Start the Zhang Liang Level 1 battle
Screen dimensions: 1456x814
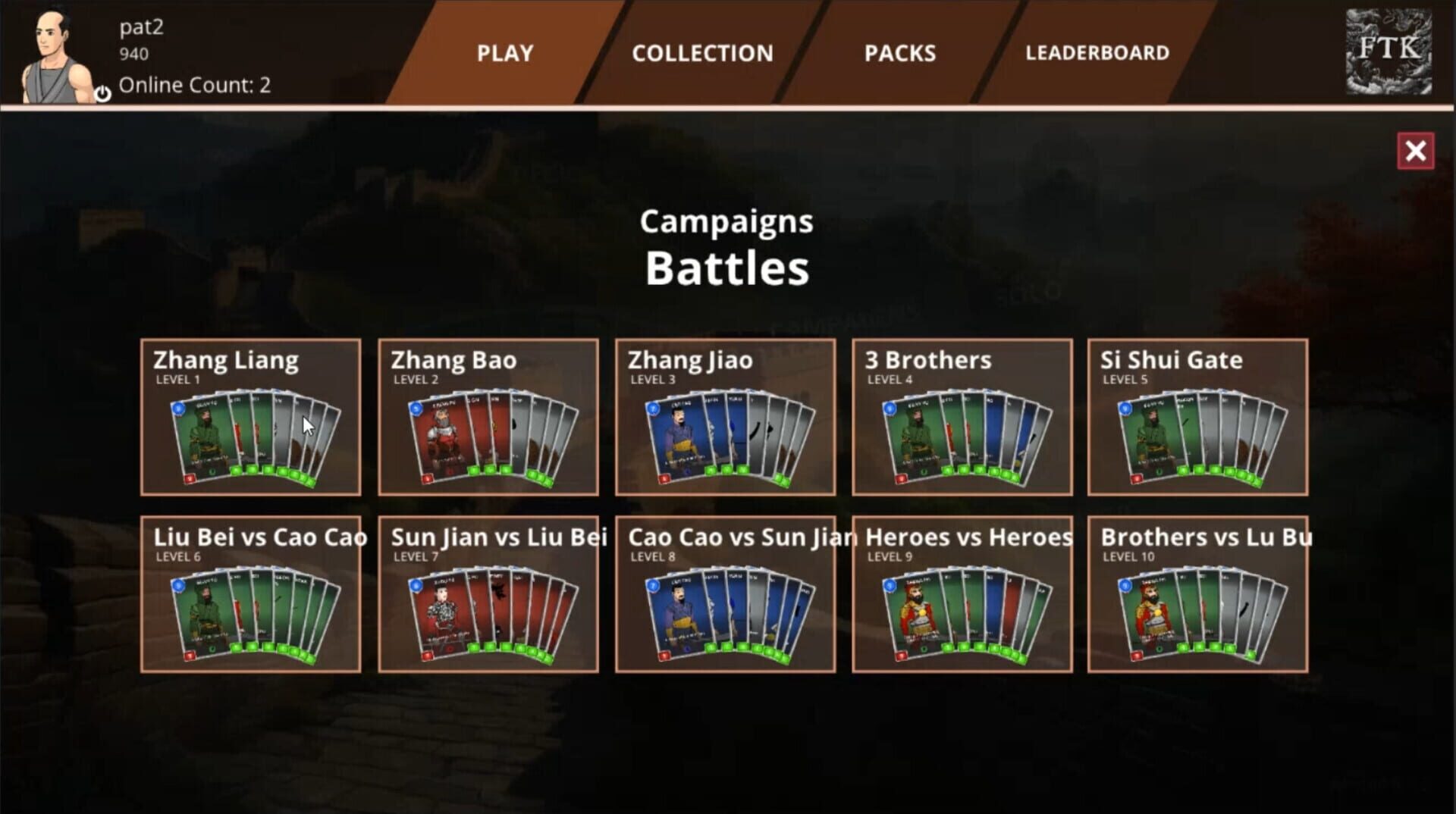click(x=251, y=417)
